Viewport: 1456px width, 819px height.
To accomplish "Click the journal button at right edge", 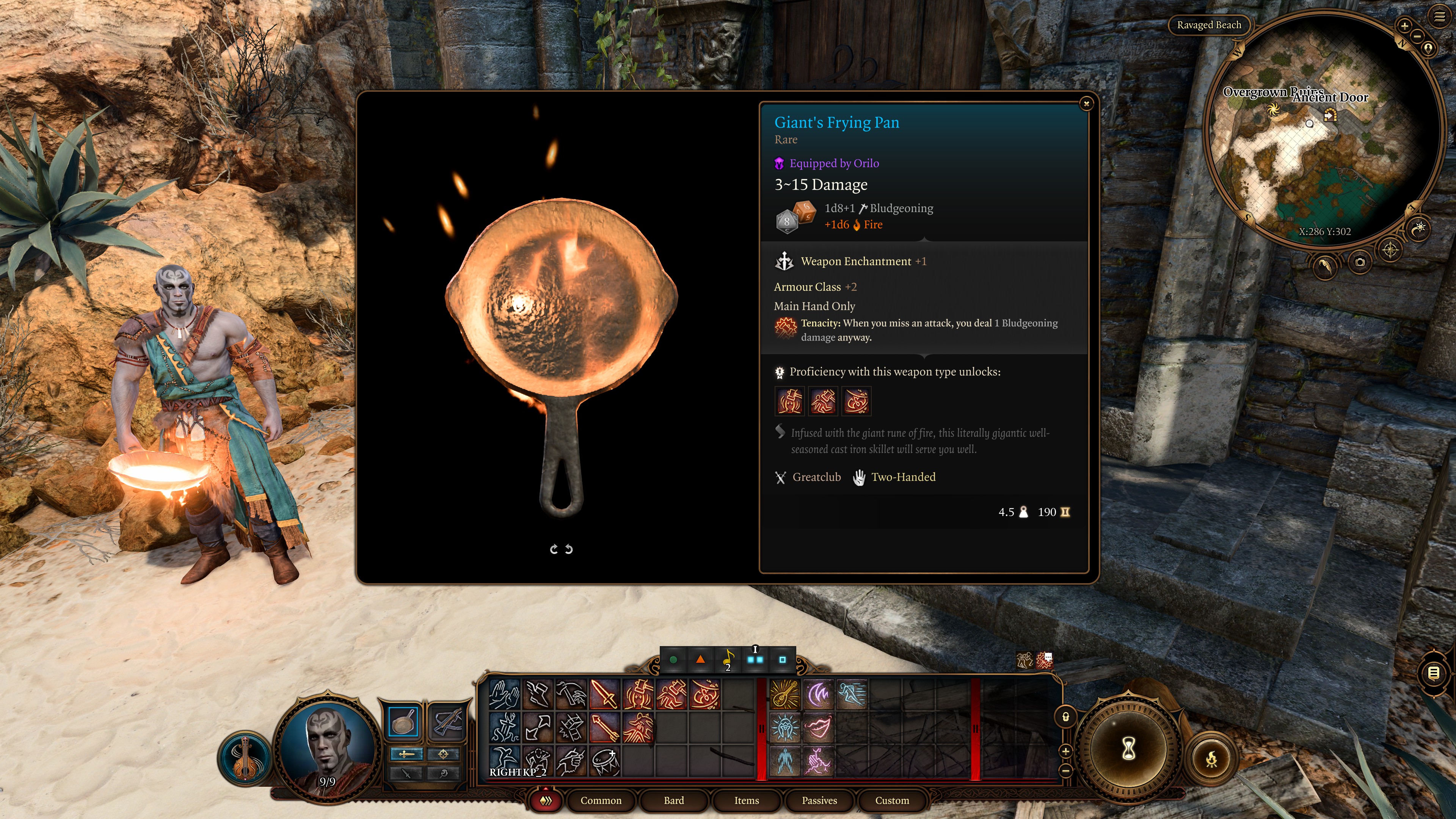I will click(1434, 673).
